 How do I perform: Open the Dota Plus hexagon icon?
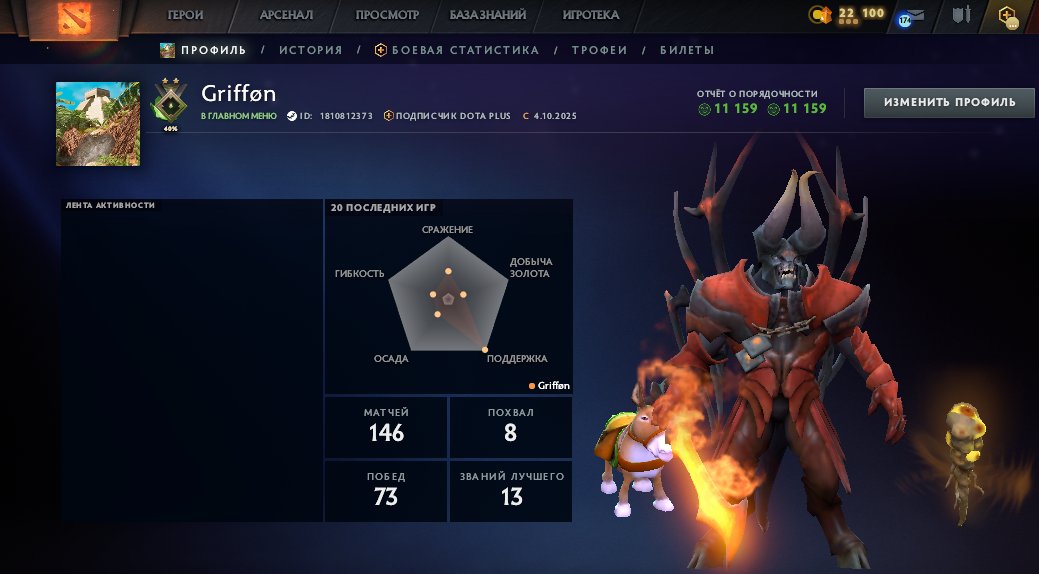coord(1008,15)
